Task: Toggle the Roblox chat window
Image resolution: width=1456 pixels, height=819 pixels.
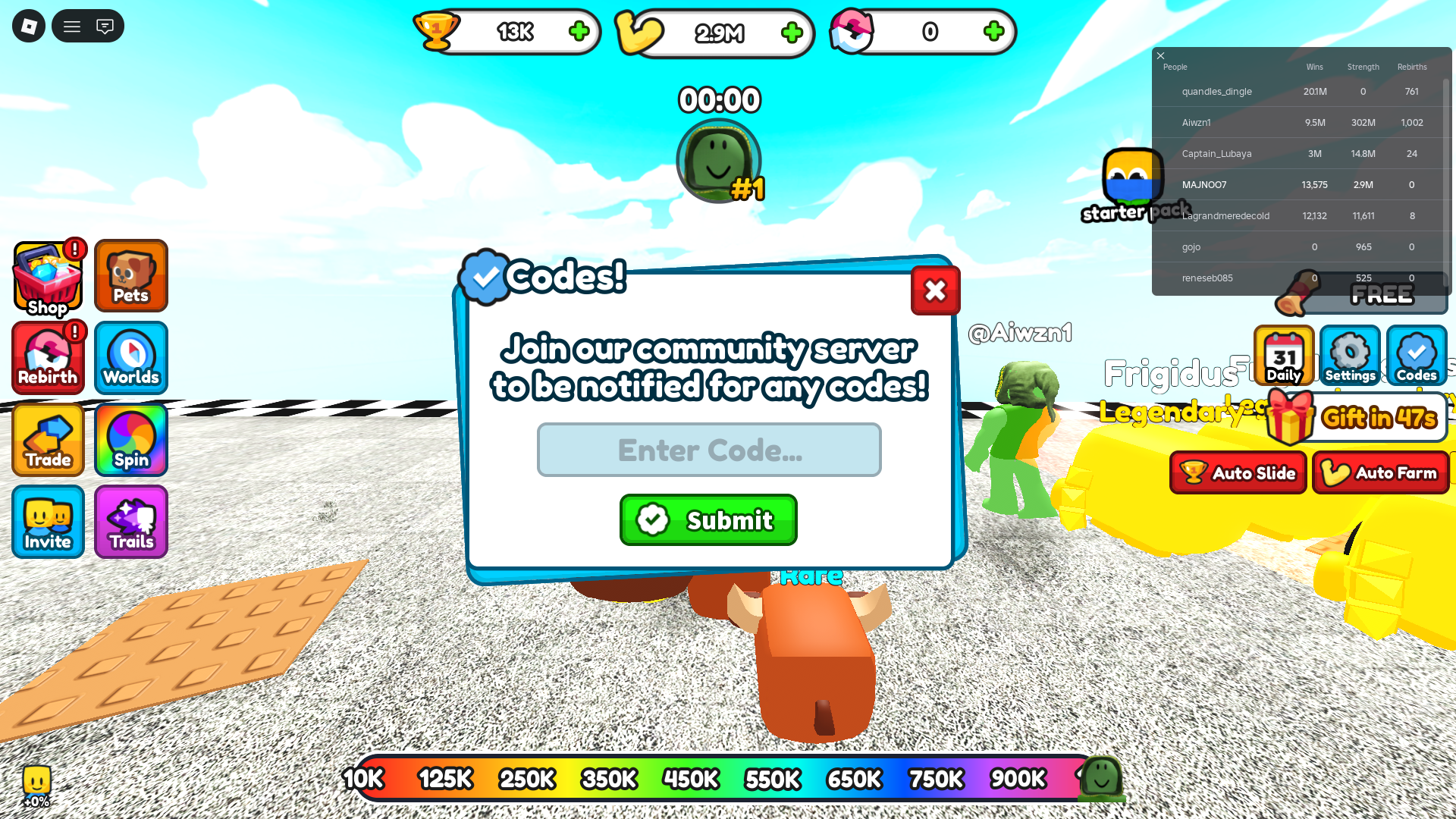Action: coord(106,25)
